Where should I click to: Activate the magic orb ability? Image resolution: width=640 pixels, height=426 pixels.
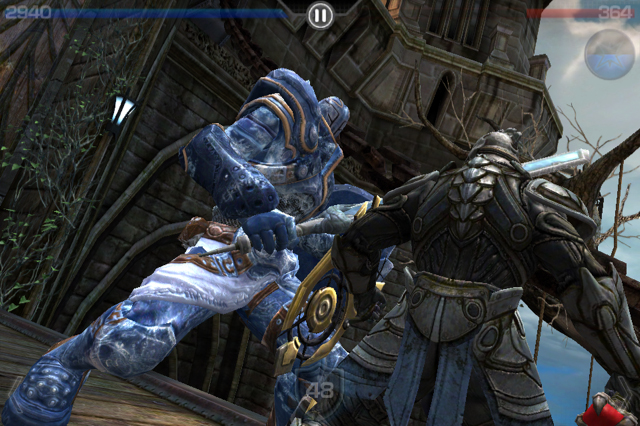coord(609,54)
